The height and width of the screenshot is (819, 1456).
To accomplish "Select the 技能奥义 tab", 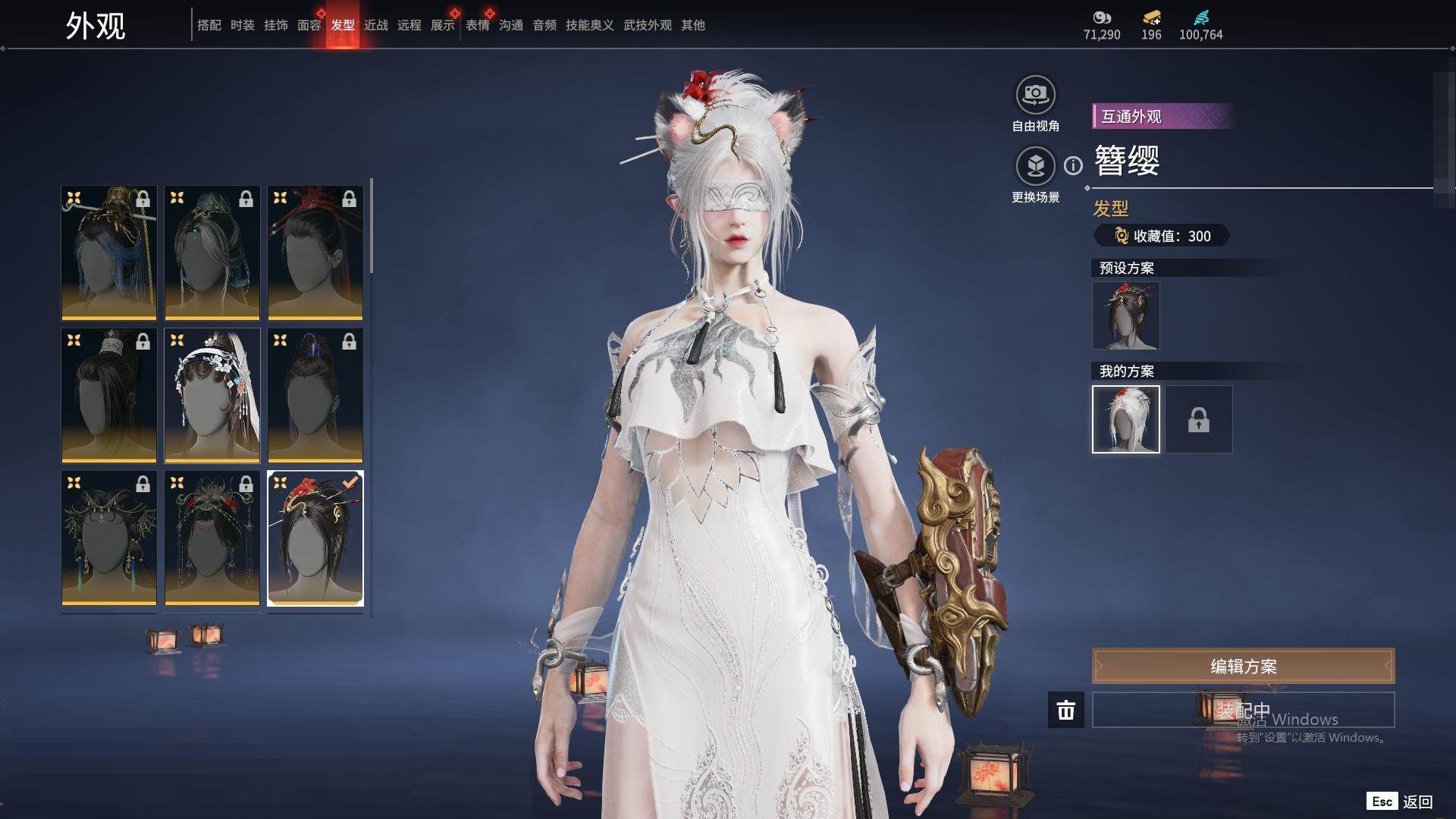I will tap(589, 25).
